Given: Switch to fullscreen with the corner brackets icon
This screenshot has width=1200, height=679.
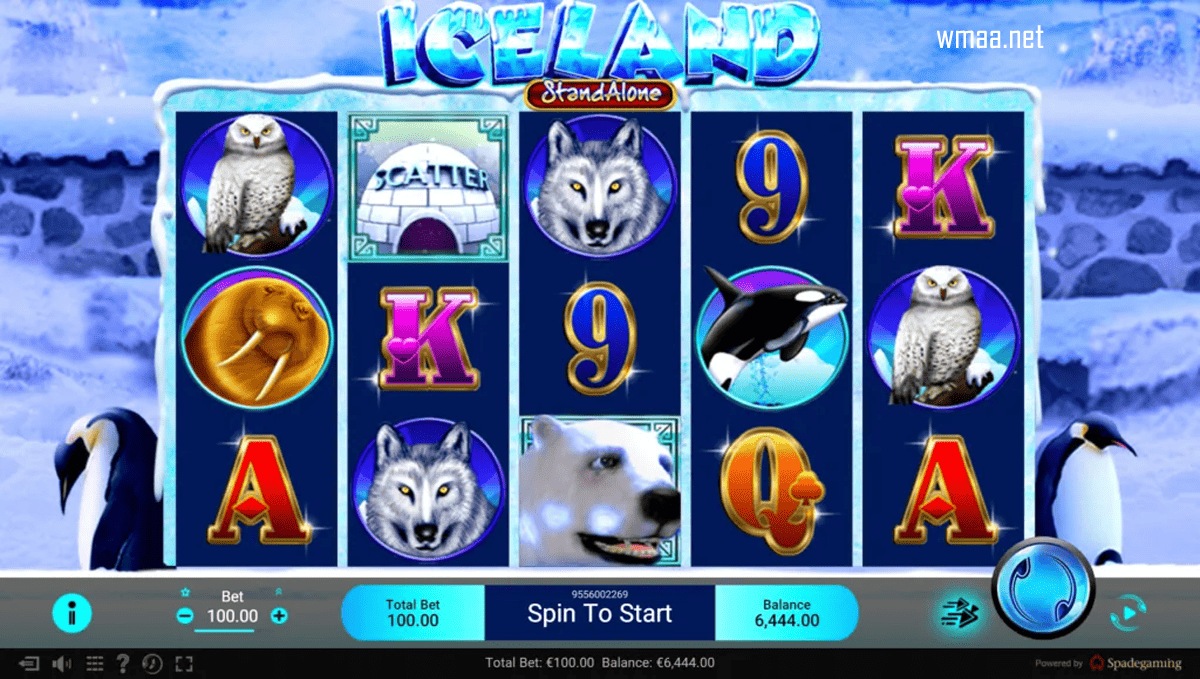Looking at the screenshot, I should pyautogui.click(x=183, y=663).
